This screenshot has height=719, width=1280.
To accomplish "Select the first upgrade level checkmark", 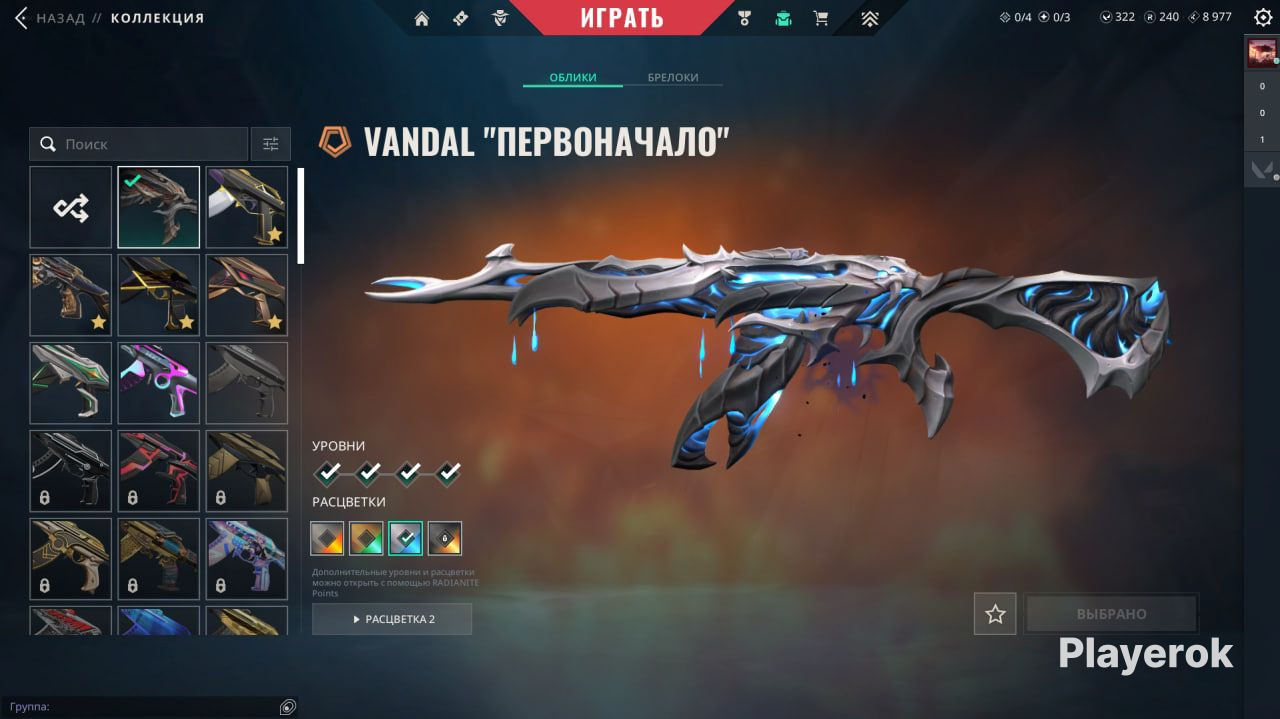I will pos(328,471).
